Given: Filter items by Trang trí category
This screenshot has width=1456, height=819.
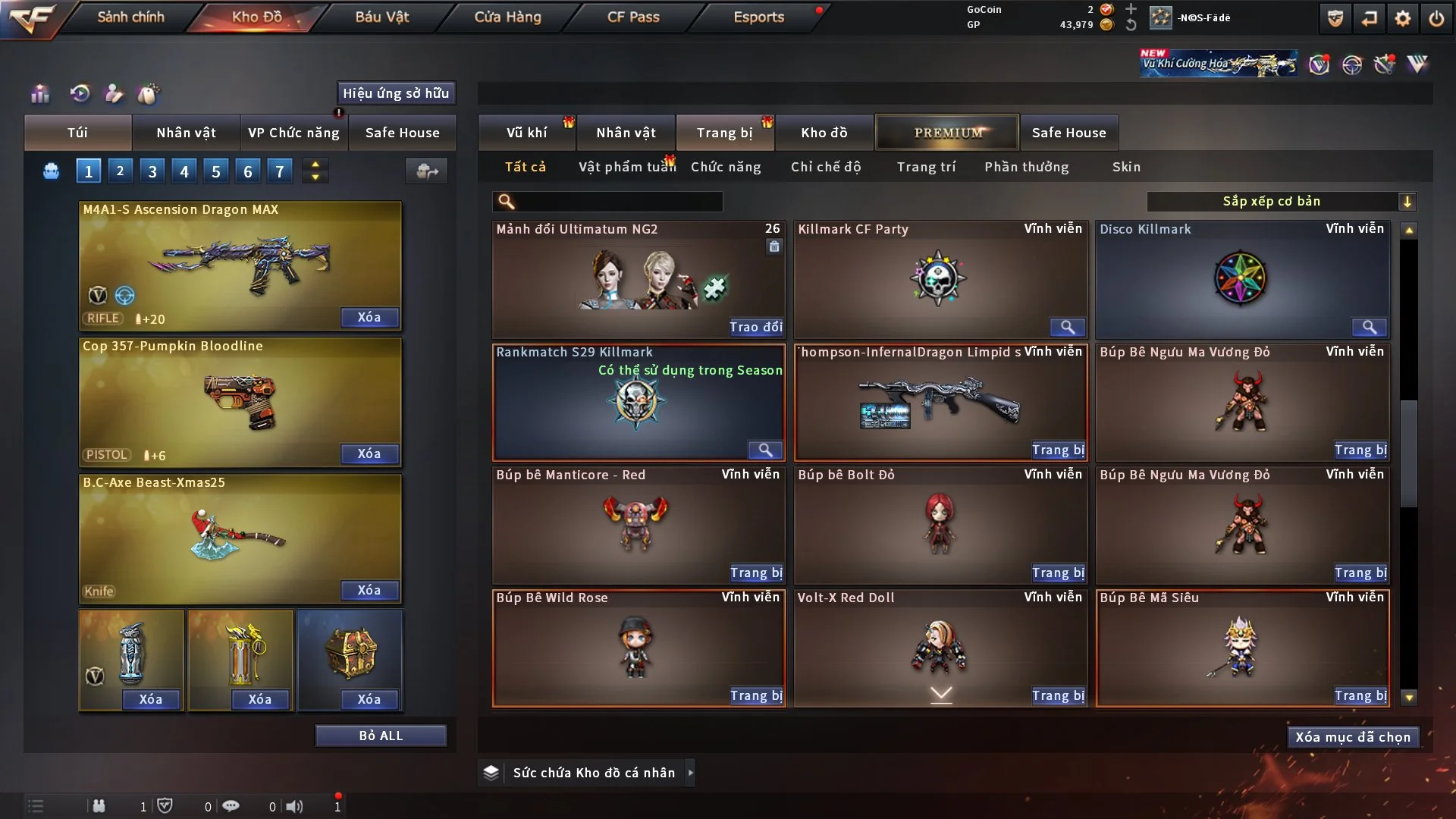Looking at the screenshot, I should click(926, 167).
